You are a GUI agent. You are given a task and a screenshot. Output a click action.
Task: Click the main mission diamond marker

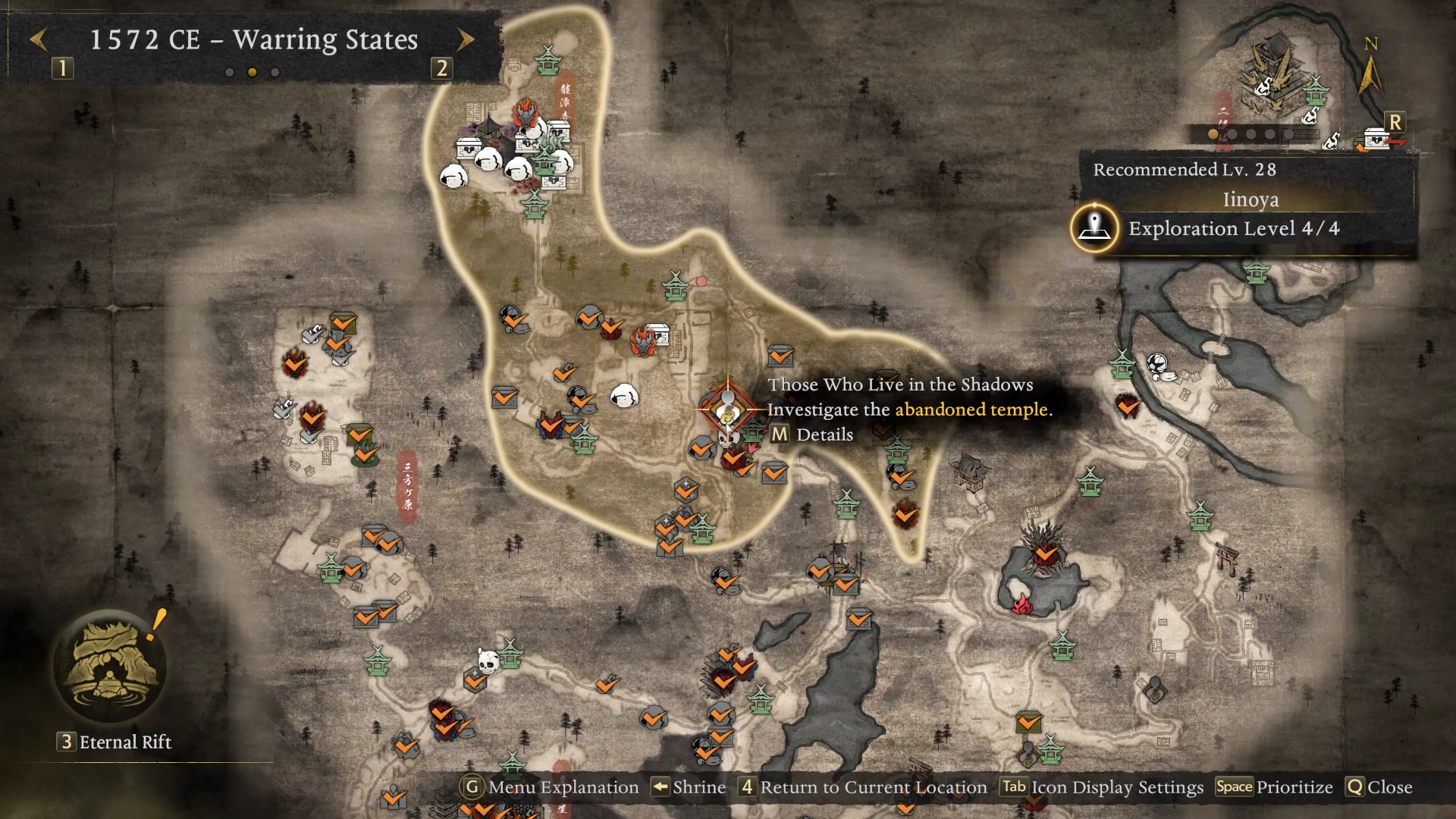(x=728, y=409)
